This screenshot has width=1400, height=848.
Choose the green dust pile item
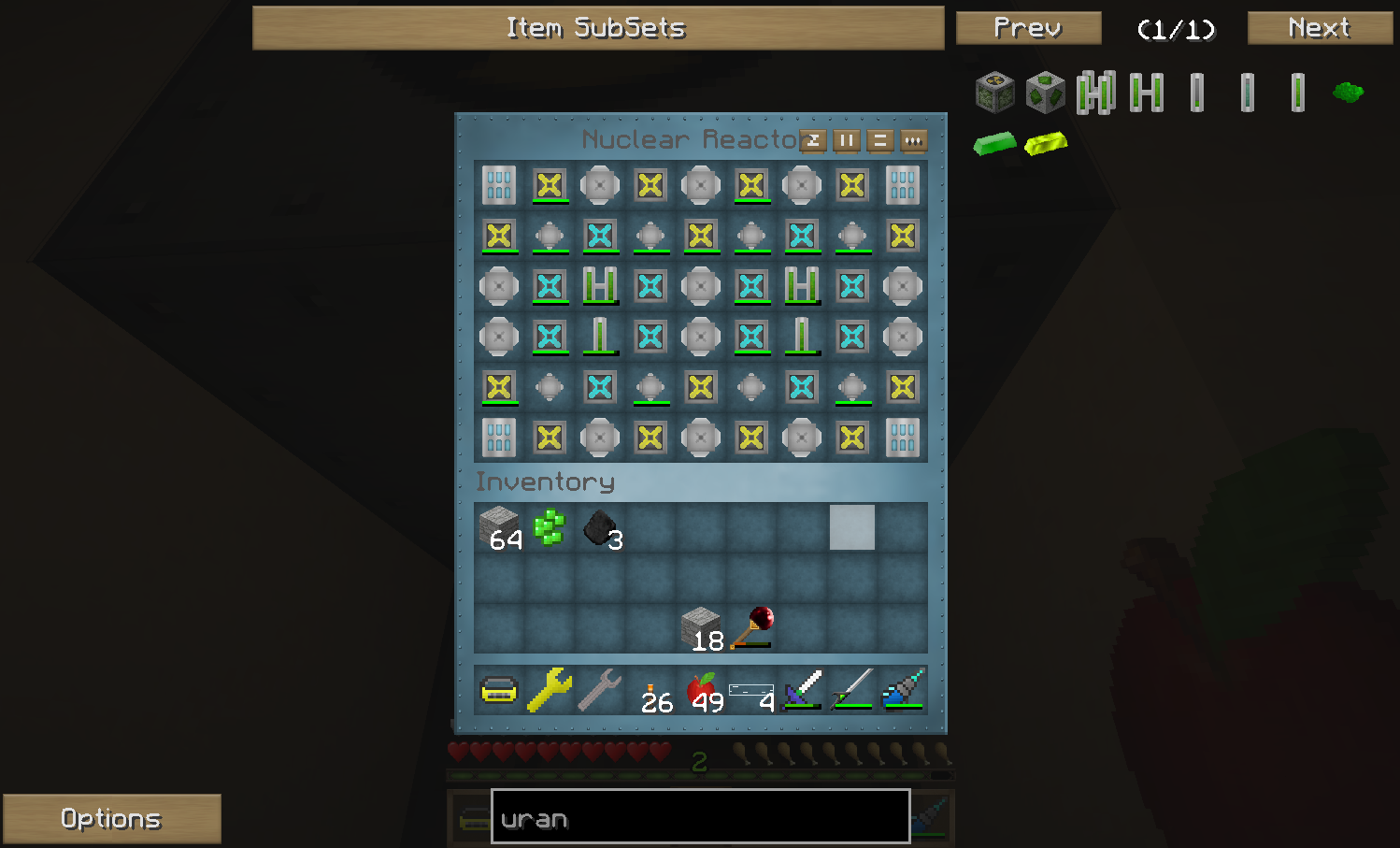[1347, 93]
